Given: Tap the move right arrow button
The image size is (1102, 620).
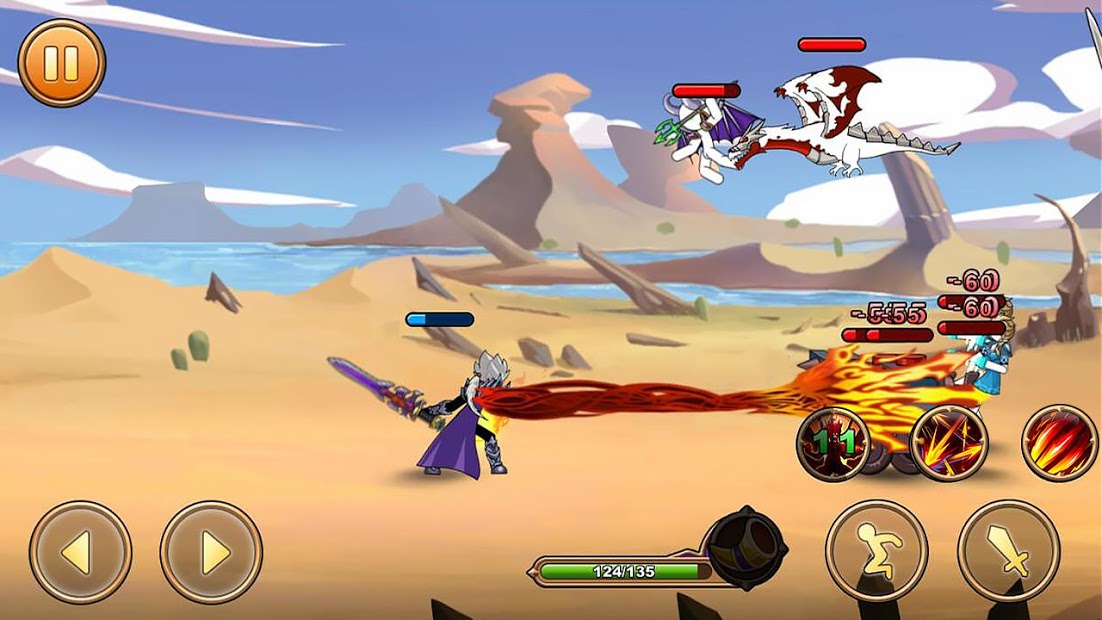Looking at the screenshot, I should 211,552.
